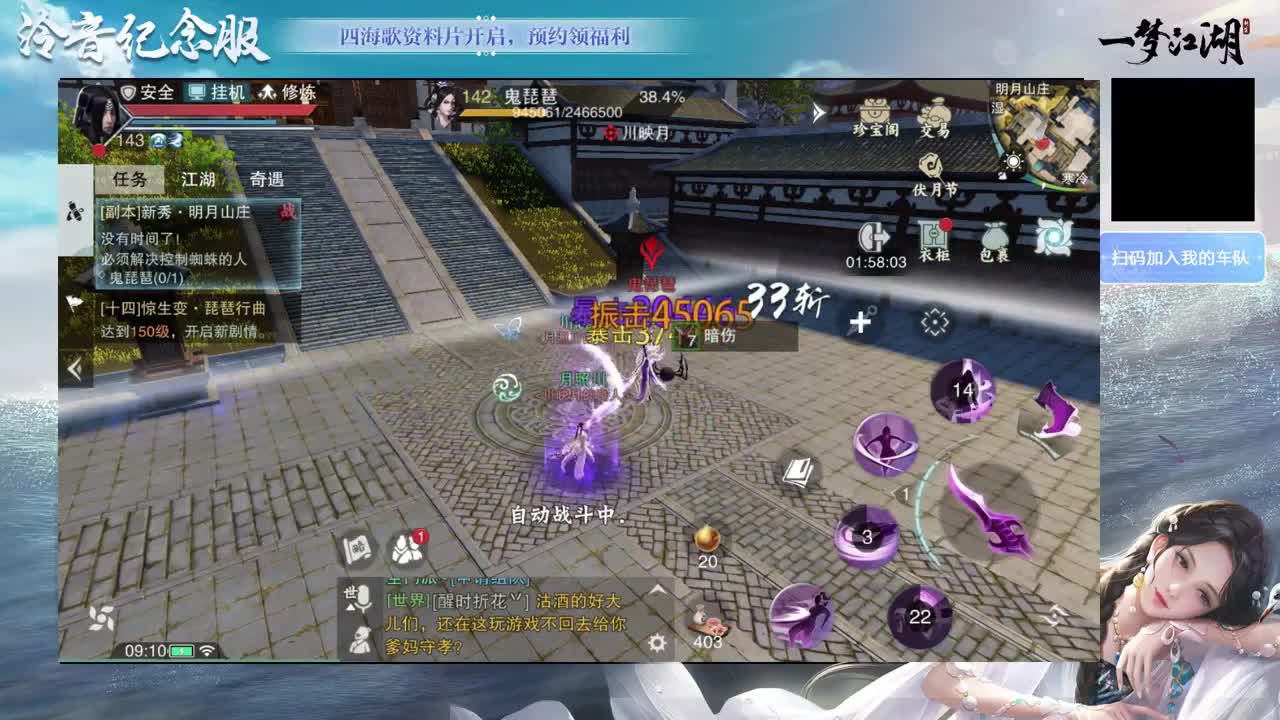The height and width of the screenshot is (720, 1280).
Task: Expand the chat window with the upward arrow
Action: [x=657, y=589]
